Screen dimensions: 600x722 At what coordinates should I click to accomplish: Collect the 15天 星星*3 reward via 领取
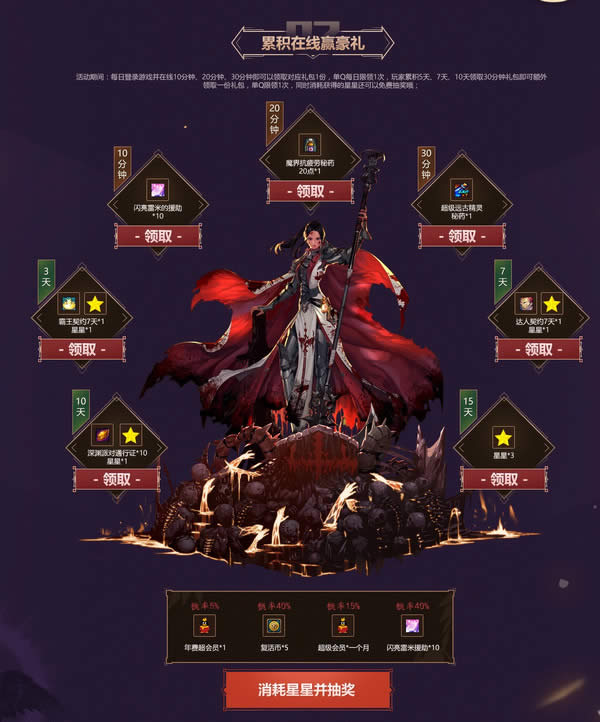(x=503, y=478)
